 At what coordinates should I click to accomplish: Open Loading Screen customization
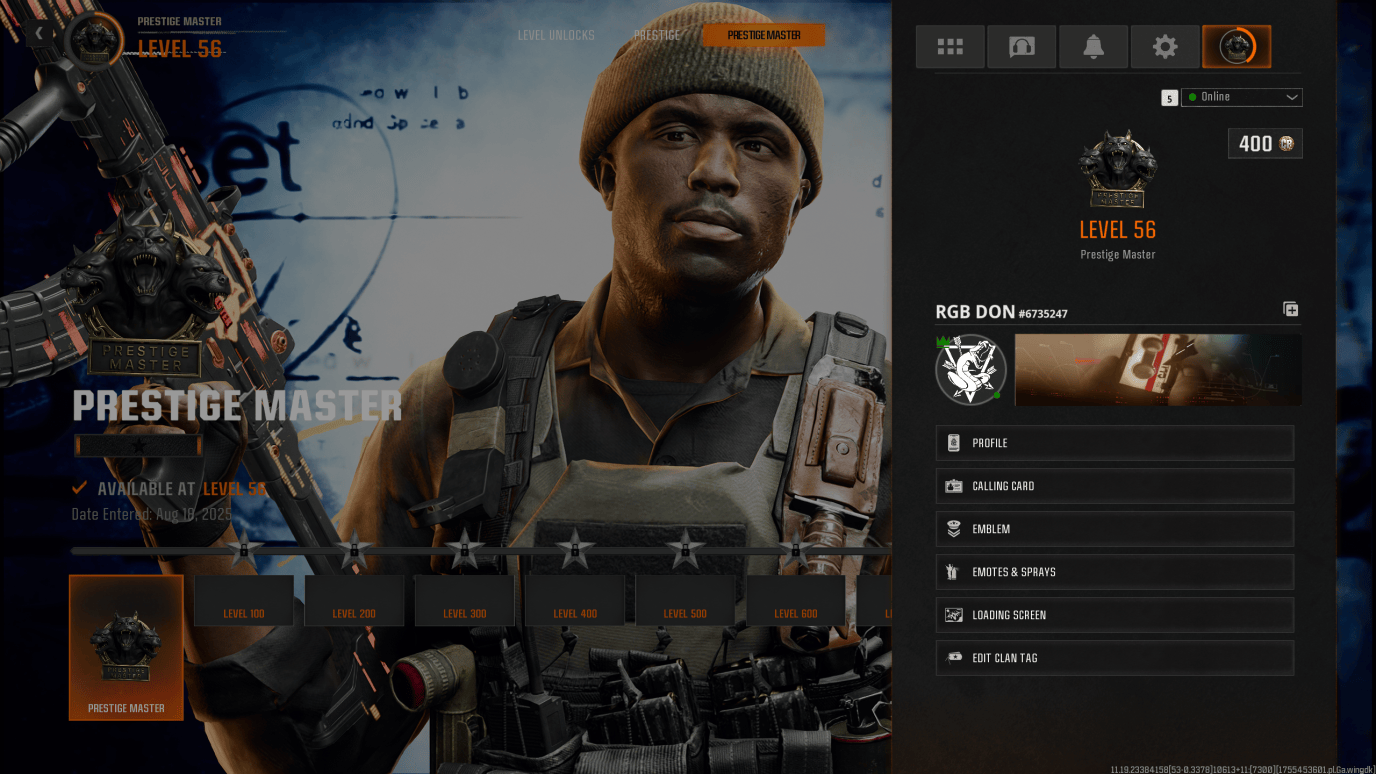pyautogui.click(x=1114, y=614)
